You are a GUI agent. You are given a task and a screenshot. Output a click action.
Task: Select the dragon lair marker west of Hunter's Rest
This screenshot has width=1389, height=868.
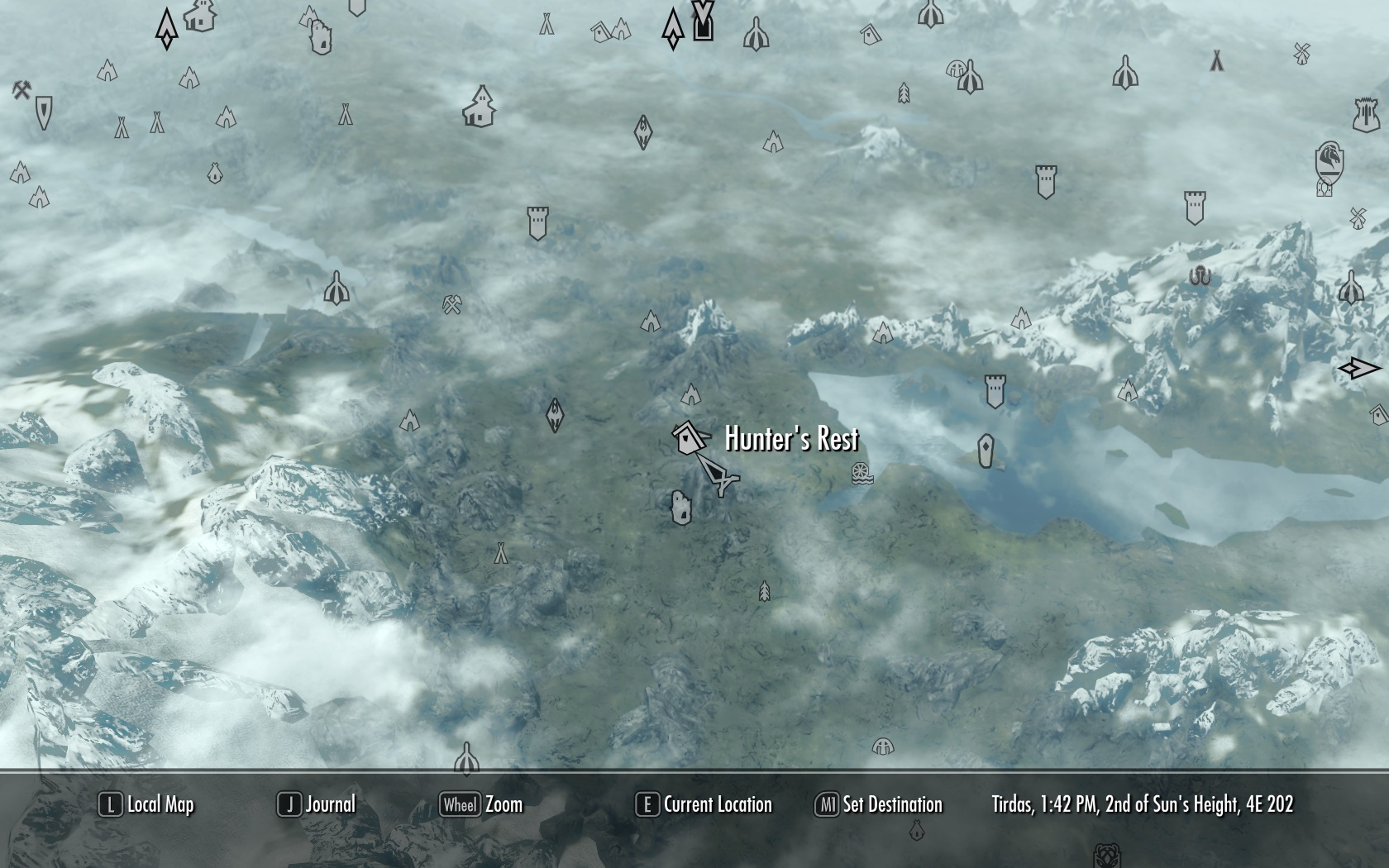tap(555, 415)
